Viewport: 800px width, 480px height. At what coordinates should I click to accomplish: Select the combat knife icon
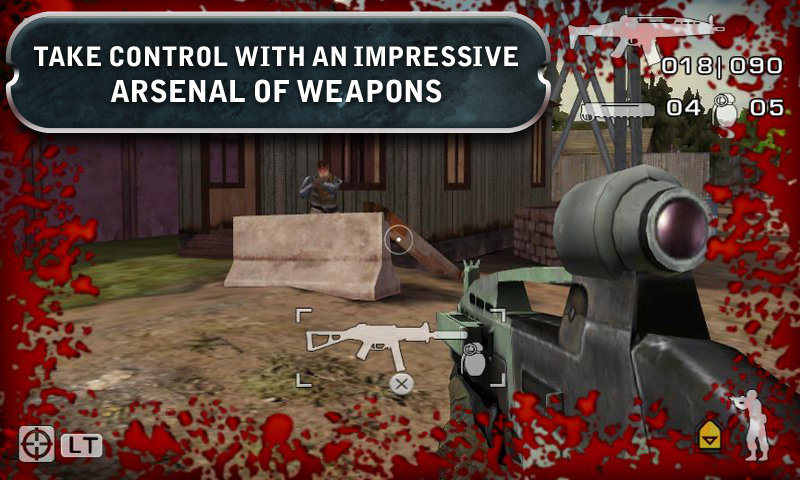point(617,109)
